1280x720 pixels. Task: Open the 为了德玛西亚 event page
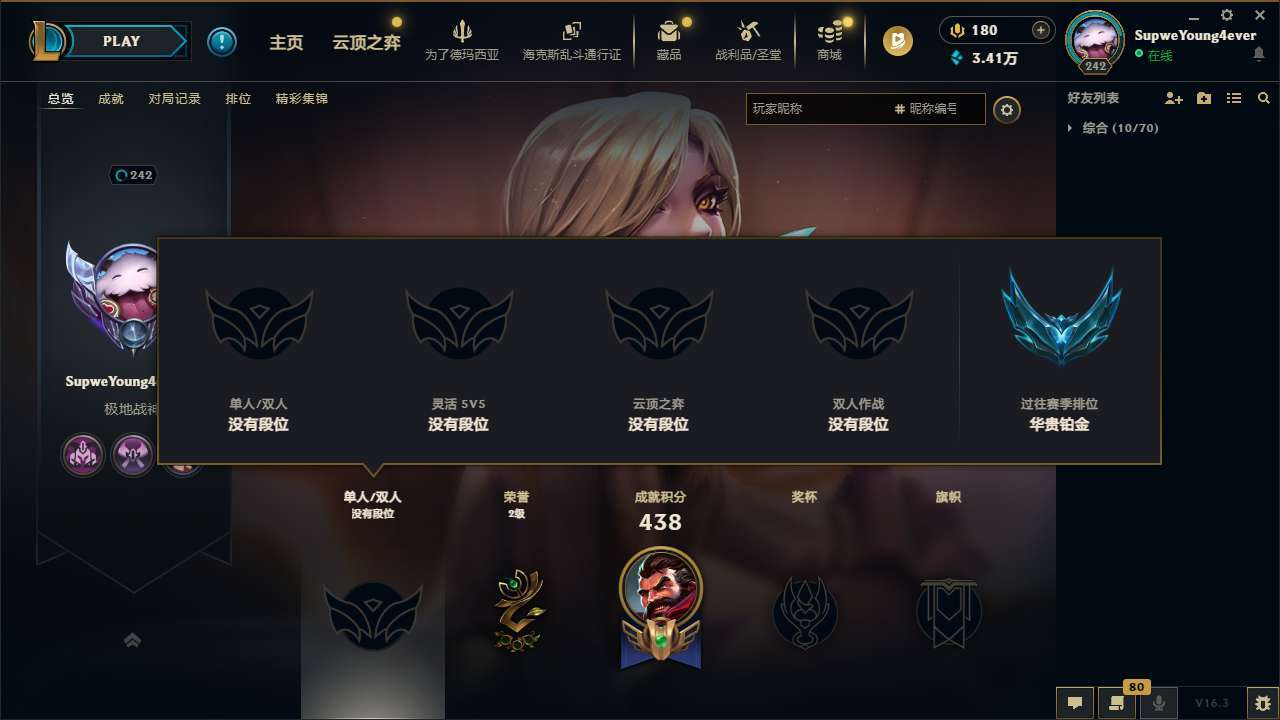[x=460, y=41]
